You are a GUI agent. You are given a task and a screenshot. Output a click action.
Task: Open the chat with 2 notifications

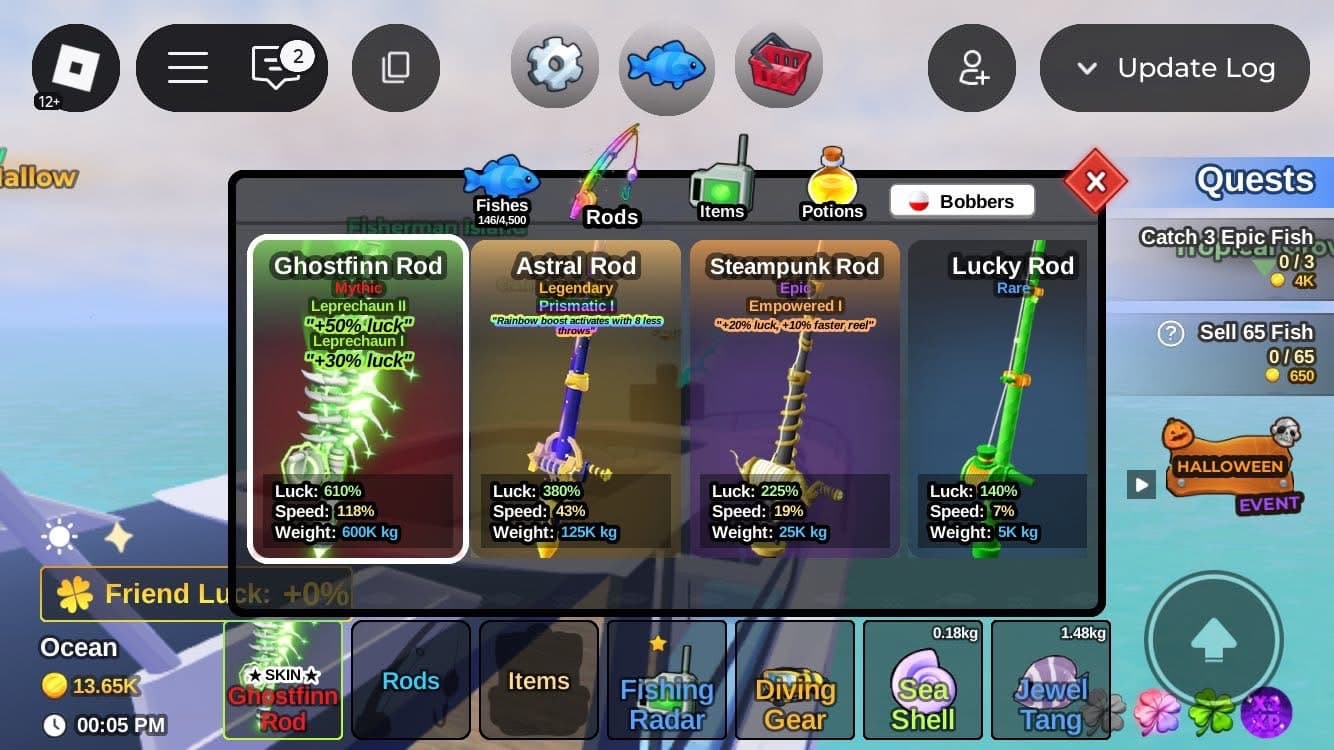point(276,68)
